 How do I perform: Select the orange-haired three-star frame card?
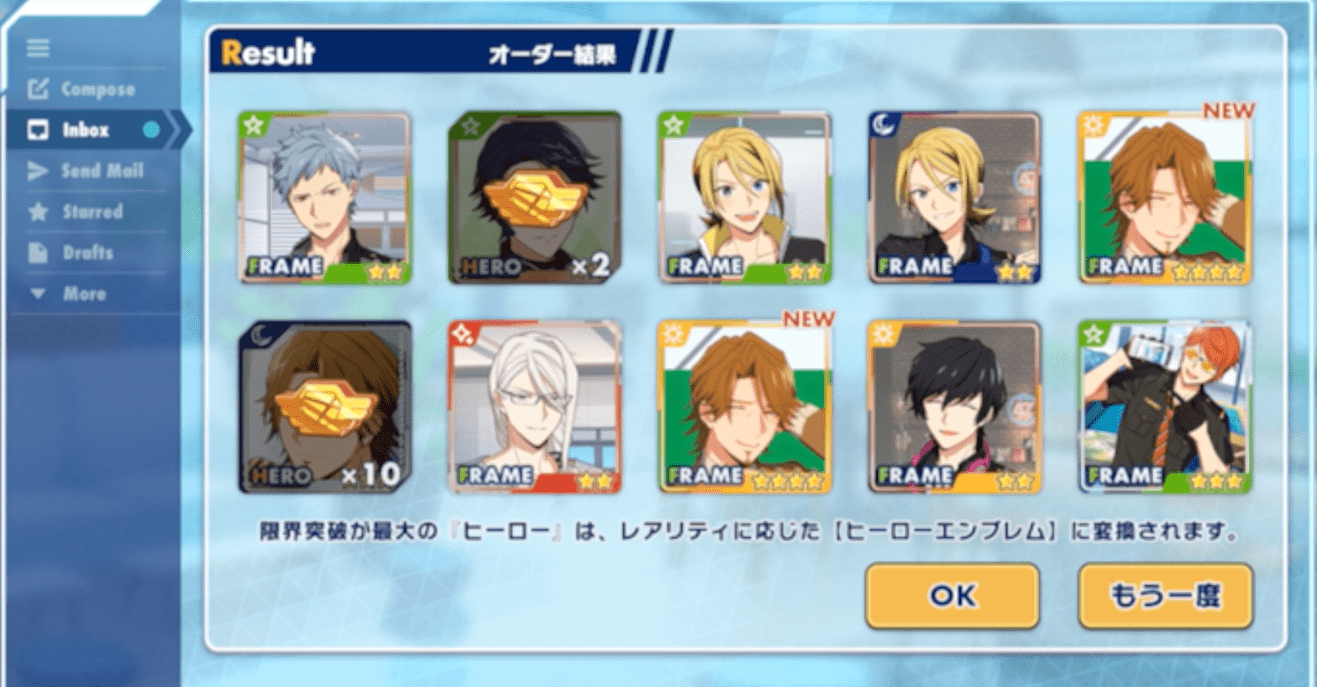[1165, 407]
